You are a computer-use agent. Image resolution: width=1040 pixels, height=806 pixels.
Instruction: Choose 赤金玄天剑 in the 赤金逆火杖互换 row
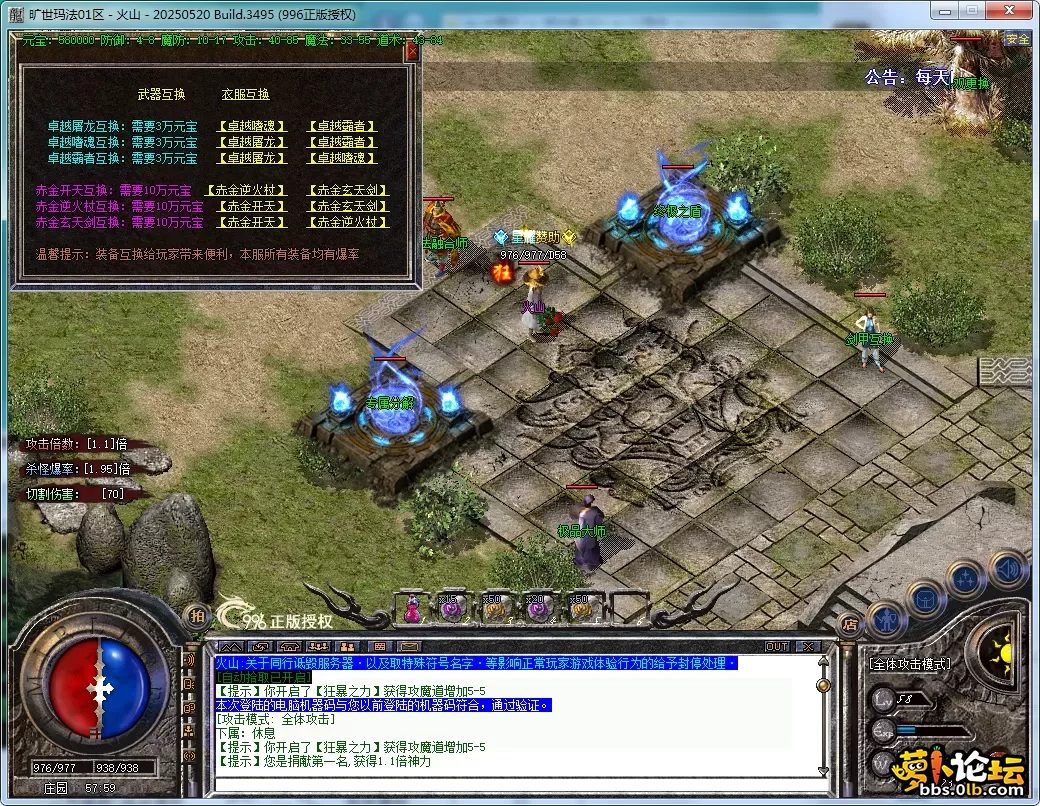[347, 207]
